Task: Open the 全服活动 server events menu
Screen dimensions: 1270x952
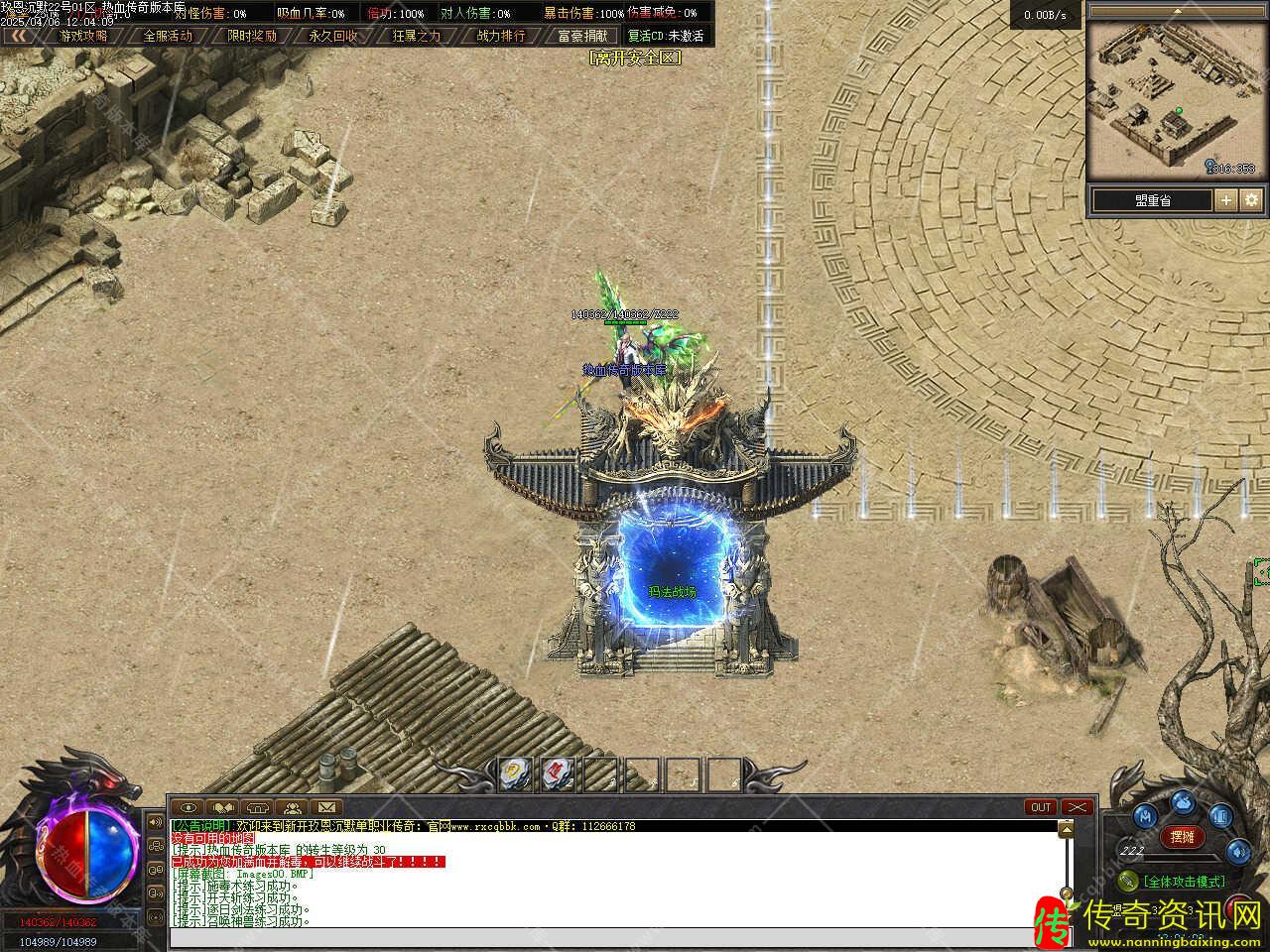Action: tap(168, 36)
